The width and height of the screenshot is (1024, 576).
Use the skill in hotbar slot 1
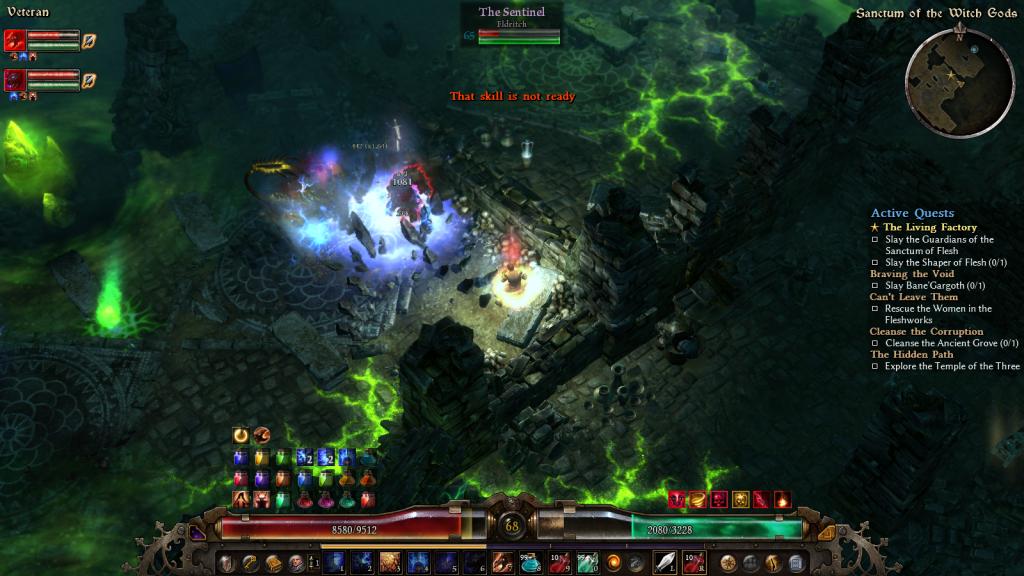(x=333, y=562)
